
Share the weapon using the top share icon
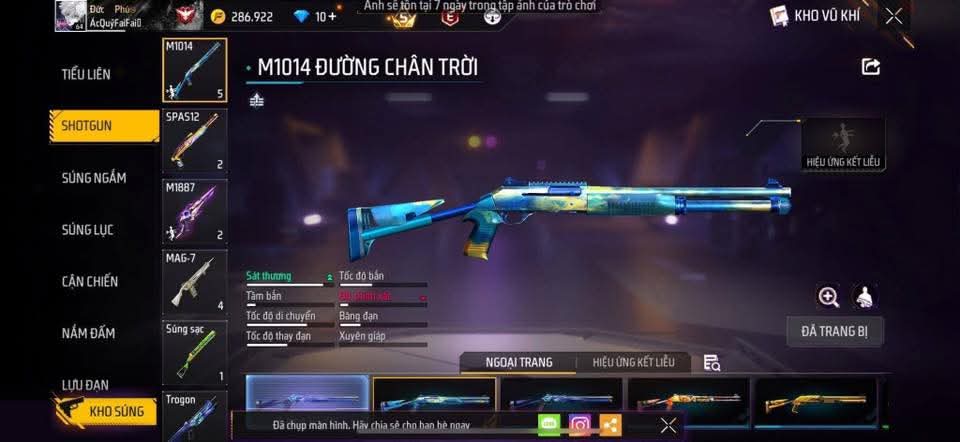coord(871,67)
